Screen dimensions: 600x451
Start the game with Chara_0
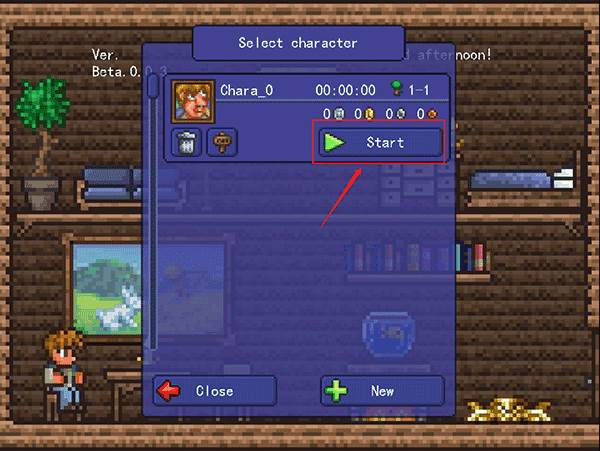coord(380,142)
